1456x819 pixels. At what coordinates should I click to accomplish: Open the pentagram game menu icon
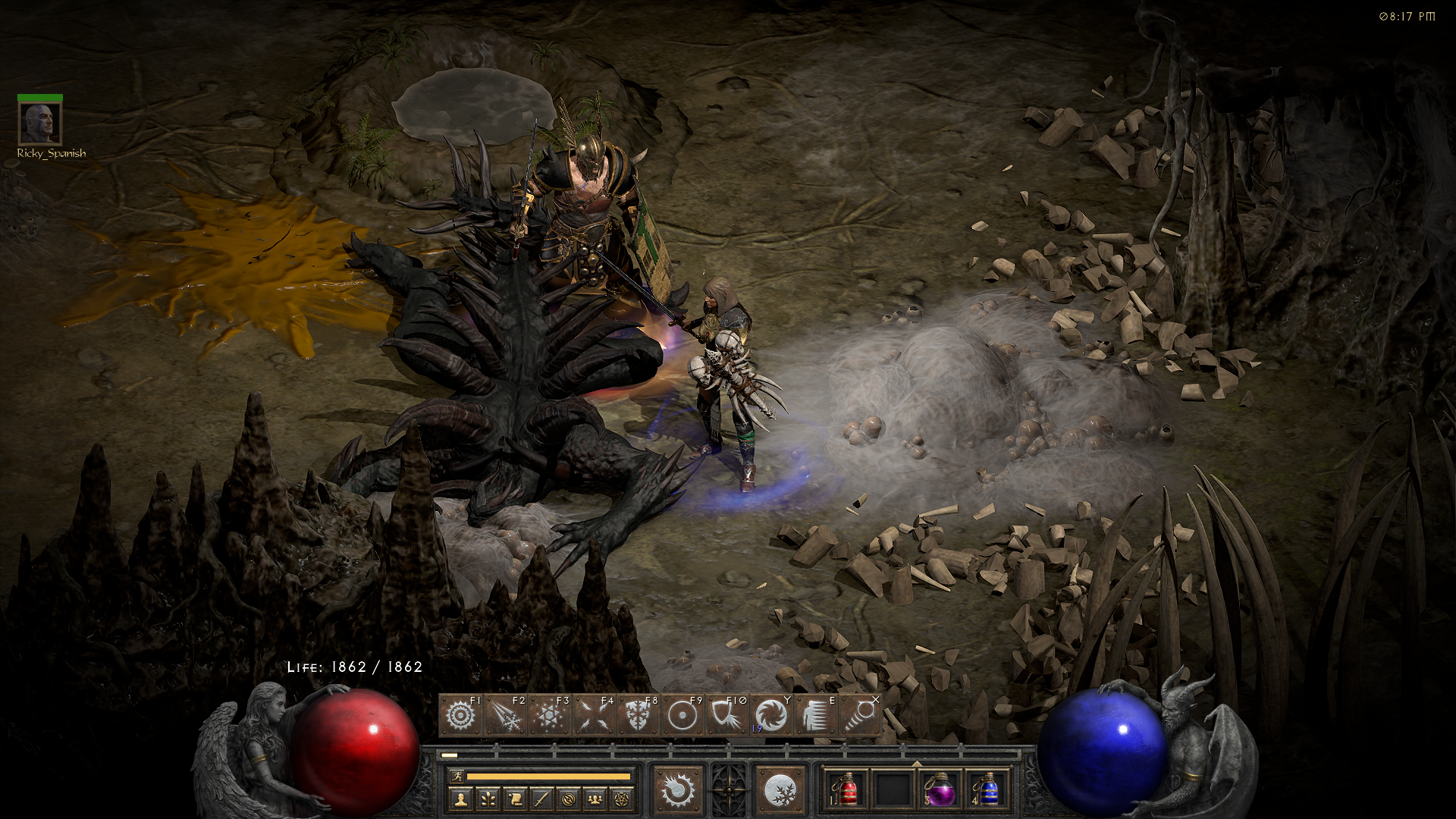point(623,799)
